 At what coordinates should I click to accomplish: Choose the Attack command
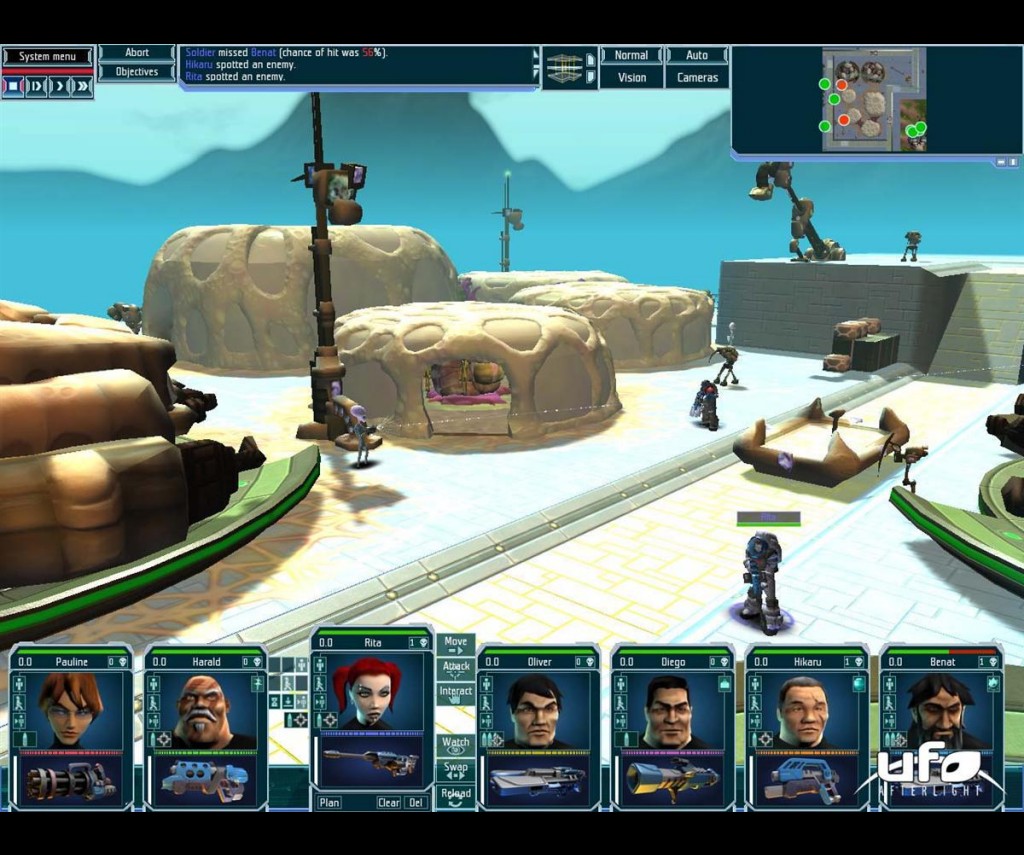[456, 667]
